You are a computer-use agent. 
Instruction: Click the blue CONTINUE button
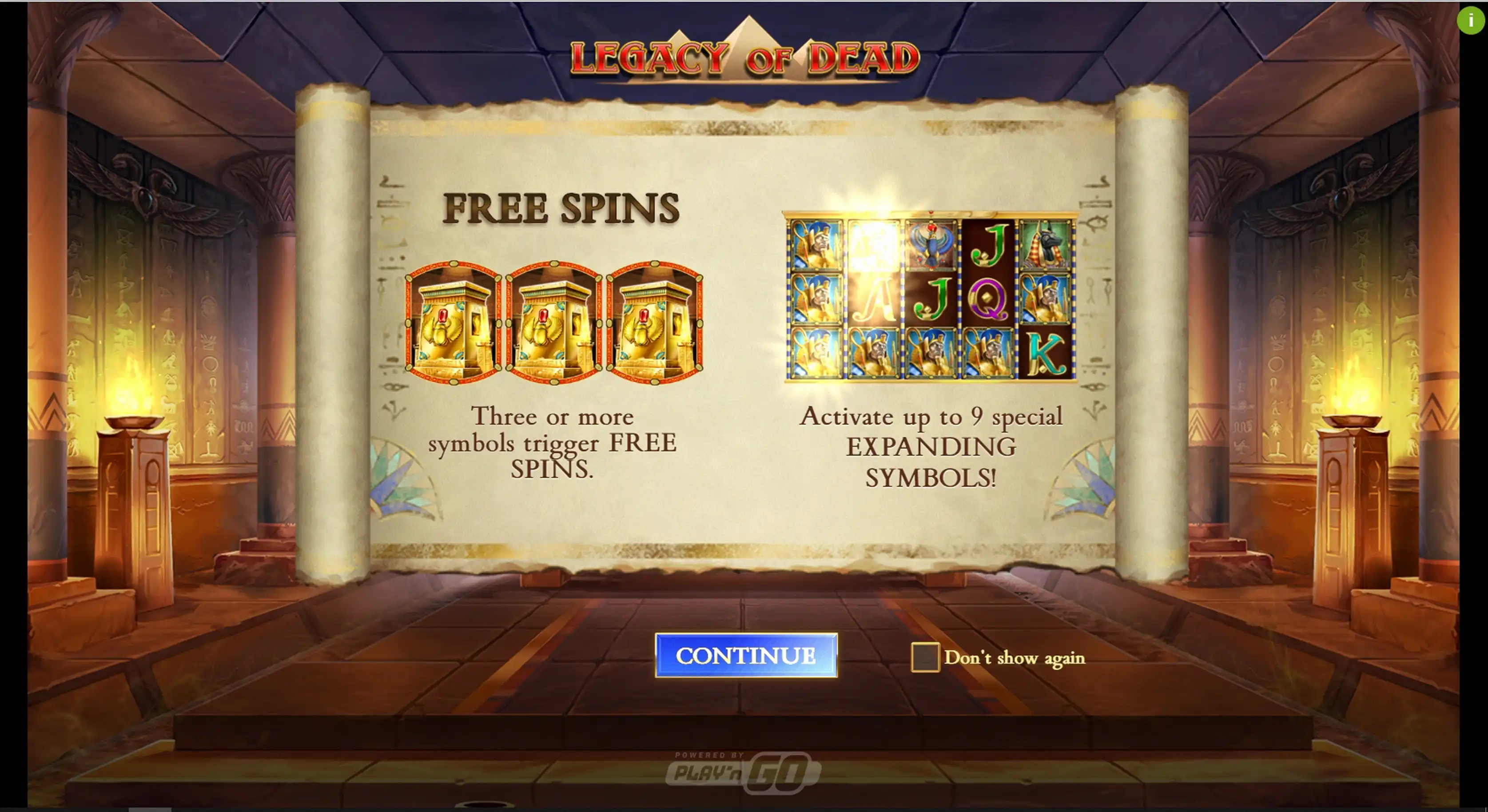point(746,655)
